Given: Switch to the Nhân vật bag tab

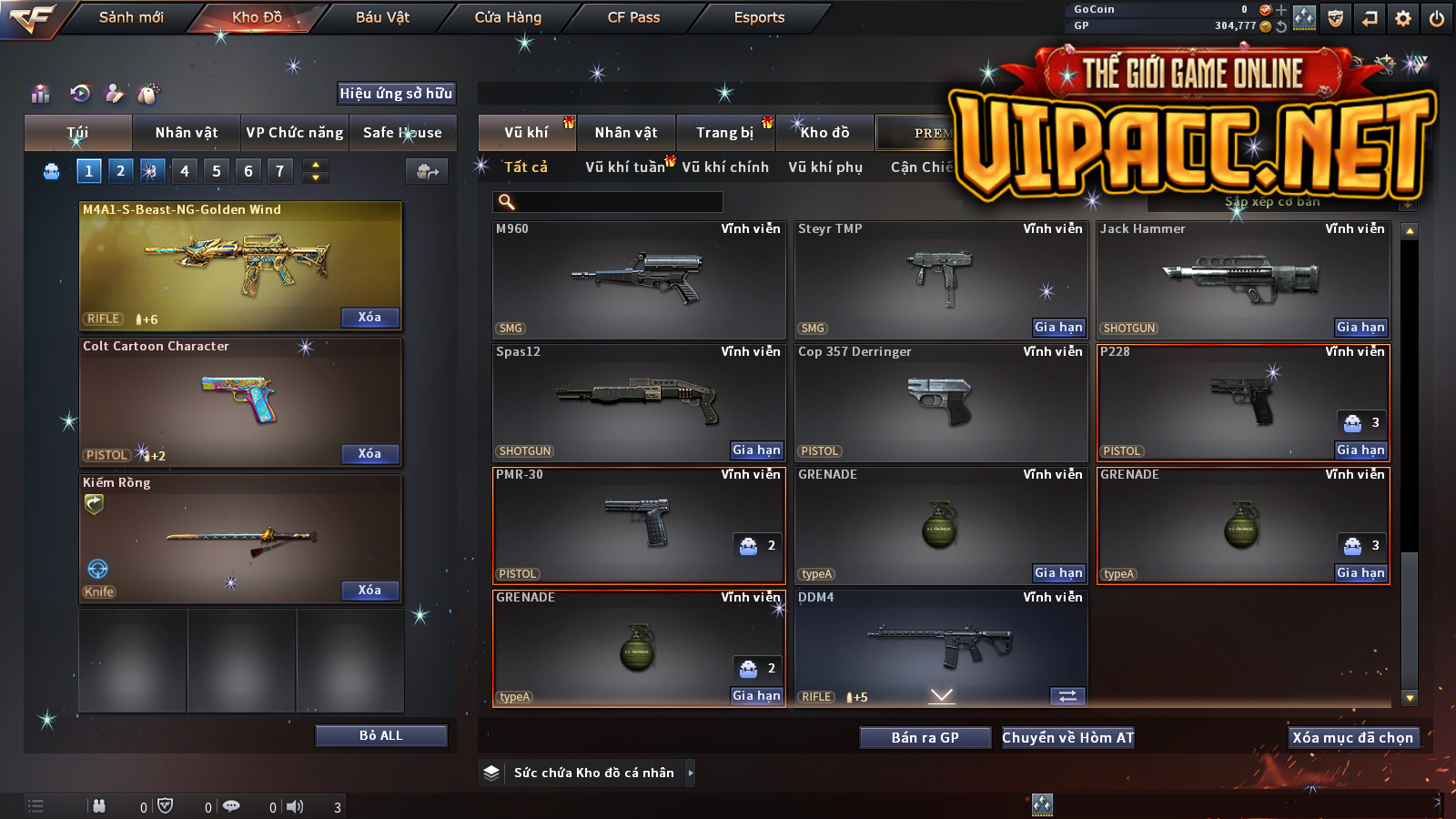Looking at the screenshot, I should point(187,133).
